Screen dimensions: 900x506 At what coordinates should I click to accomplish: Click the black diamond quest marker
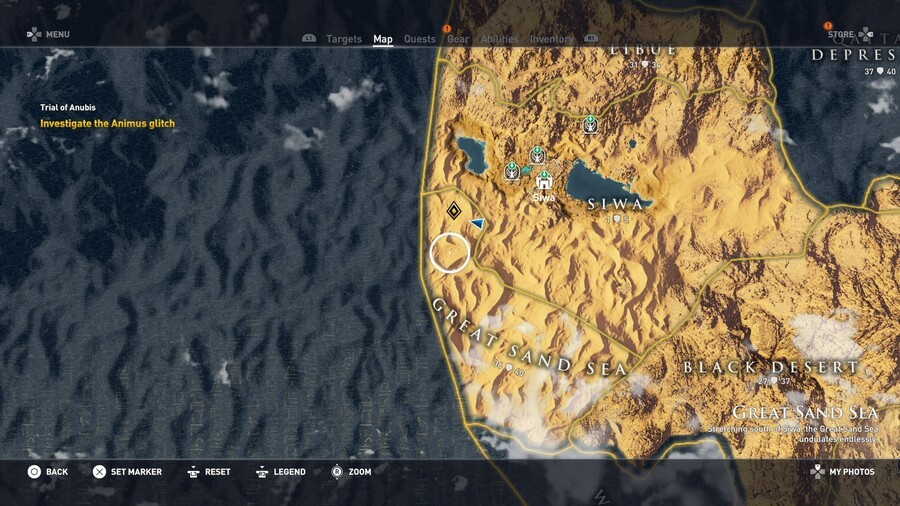(x=454, y=210)
